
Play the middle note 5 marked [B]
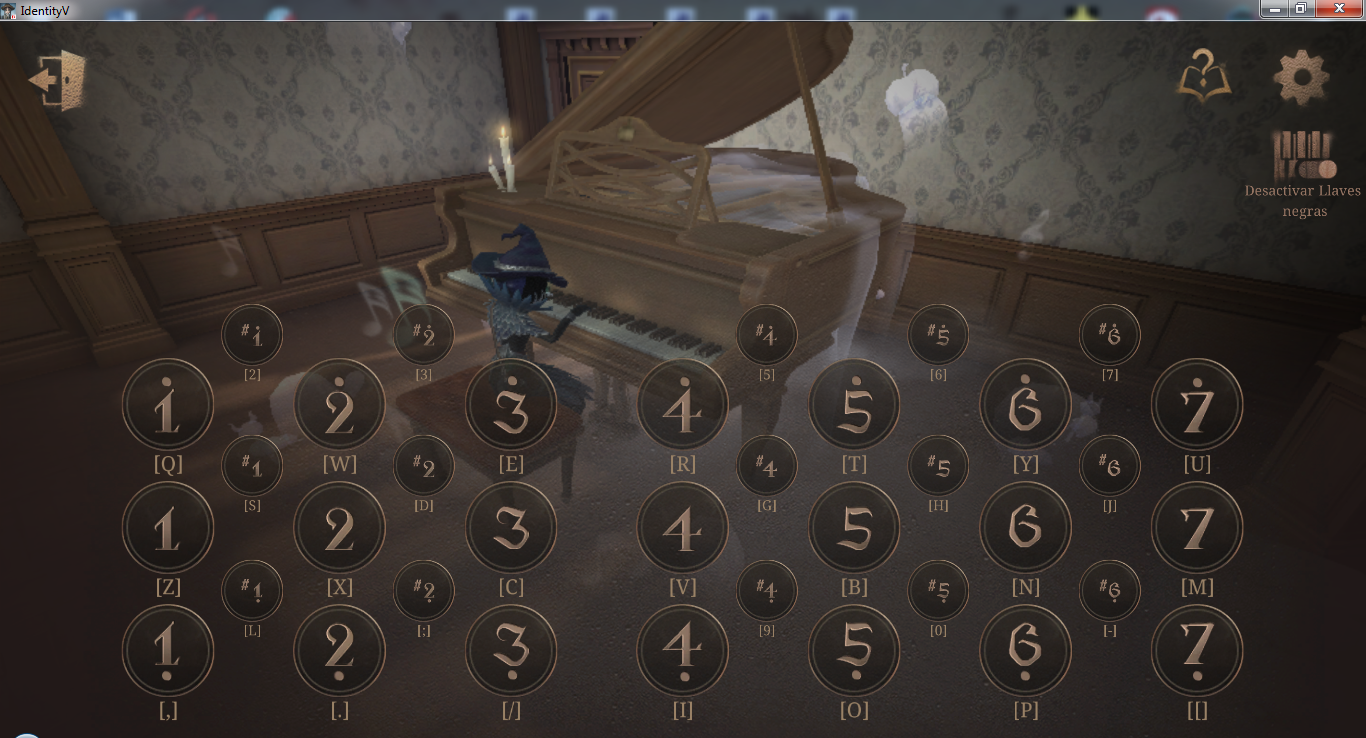pos(854,527)
